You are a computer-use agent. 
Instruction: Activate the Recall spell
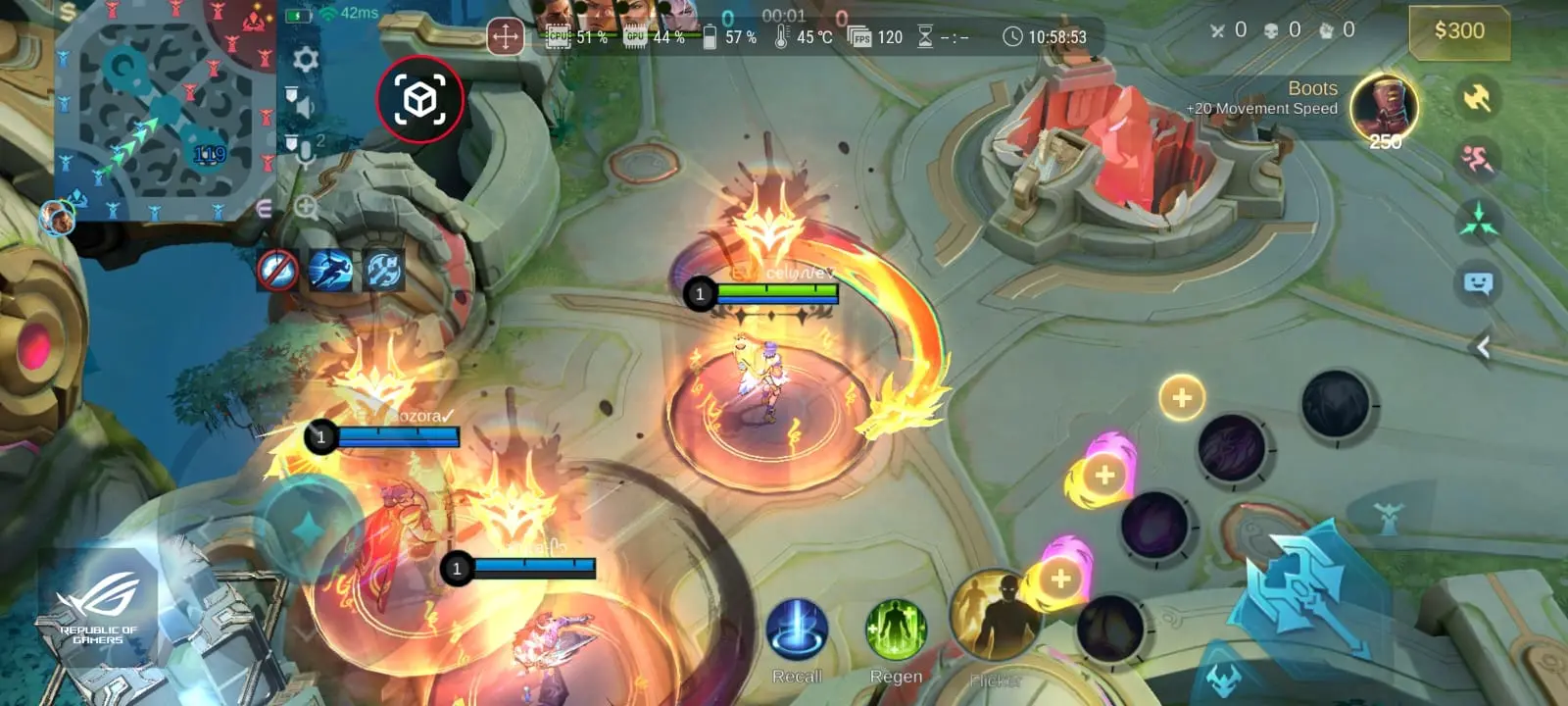(797, 630)
